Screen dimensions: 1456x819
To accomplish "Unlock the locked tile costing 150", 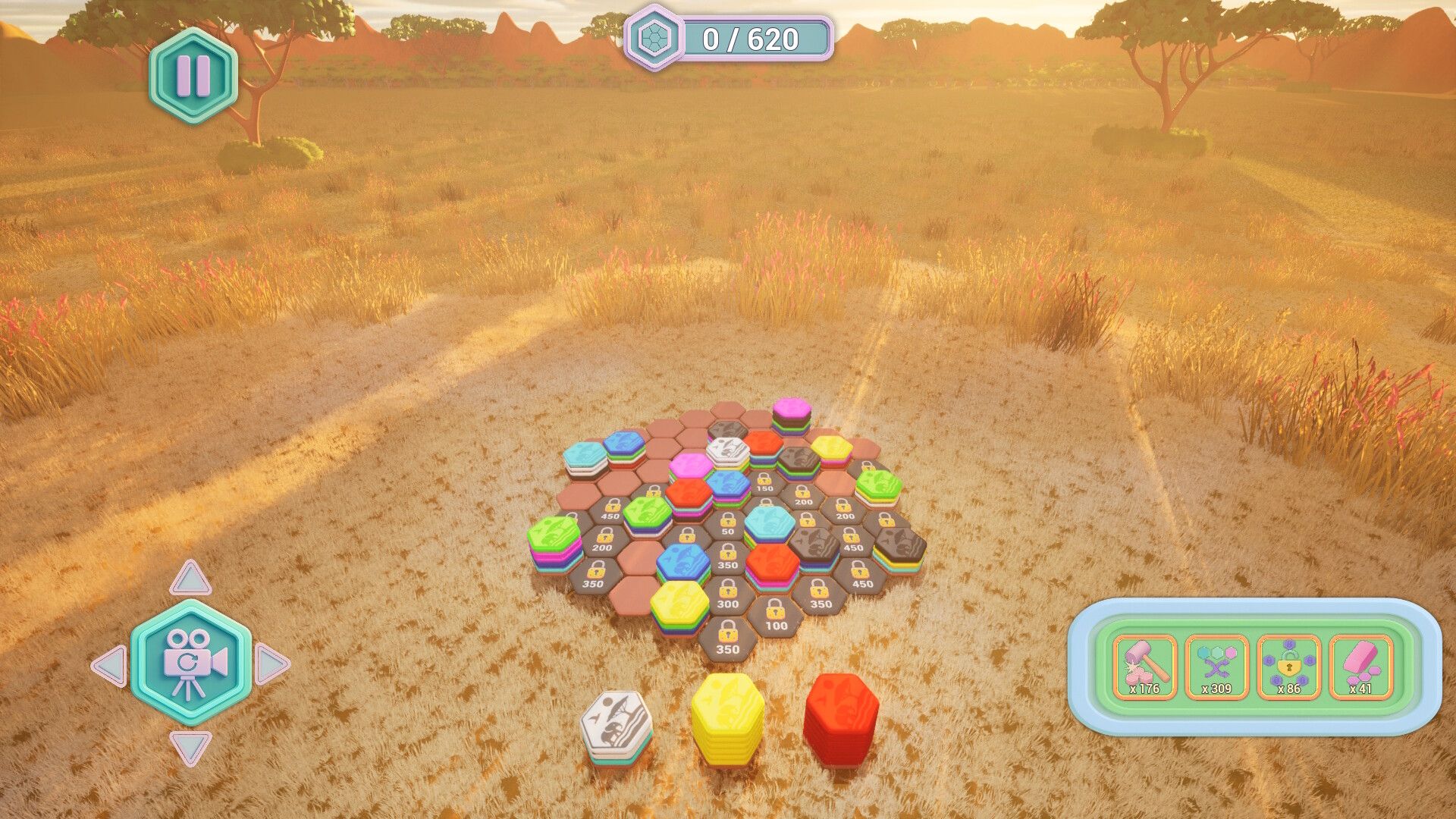I will pos(764,483).
